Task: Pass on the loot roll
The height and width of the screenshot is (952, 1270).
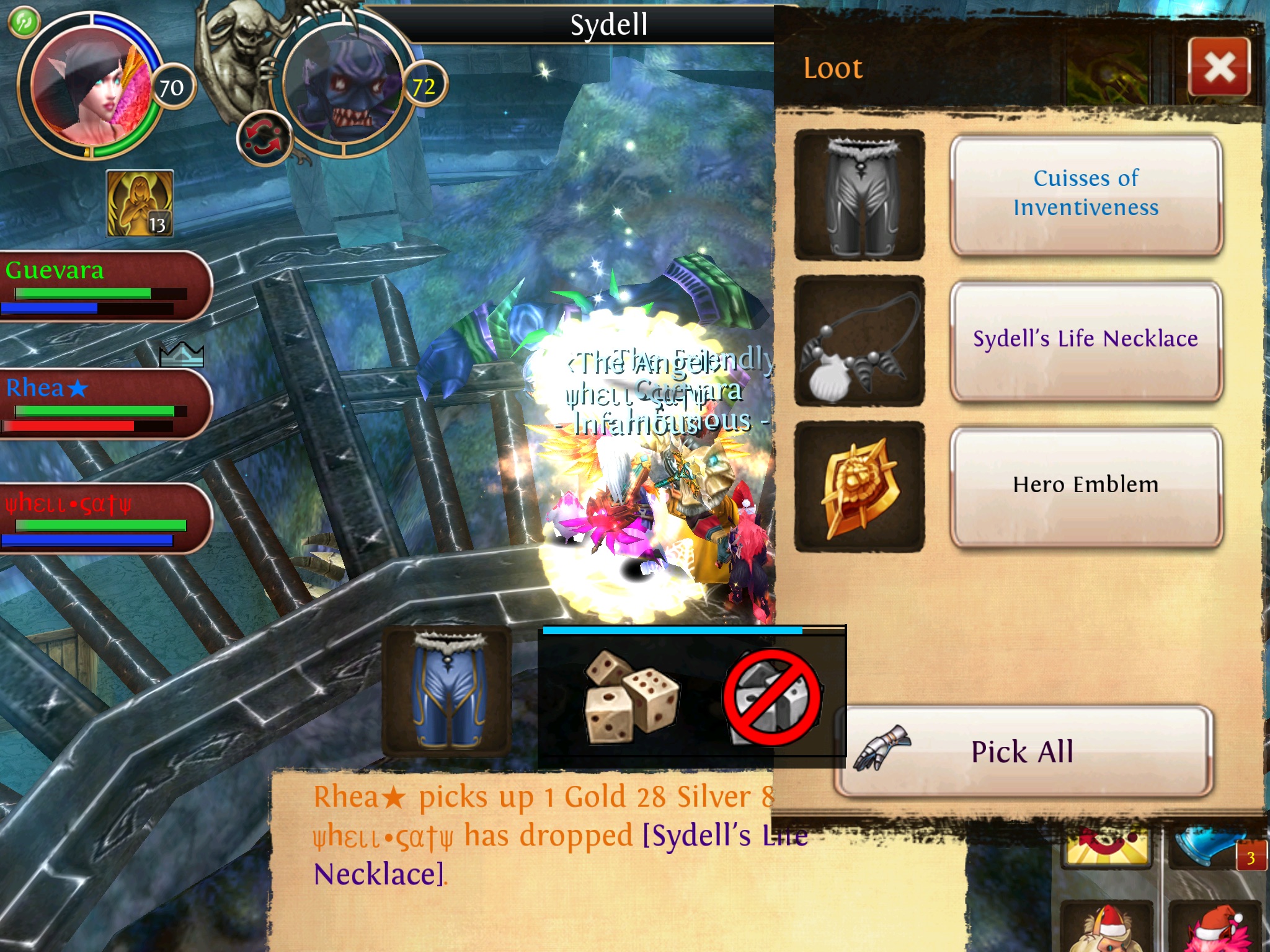Action: pyautogui.click(x=772, y=699)
